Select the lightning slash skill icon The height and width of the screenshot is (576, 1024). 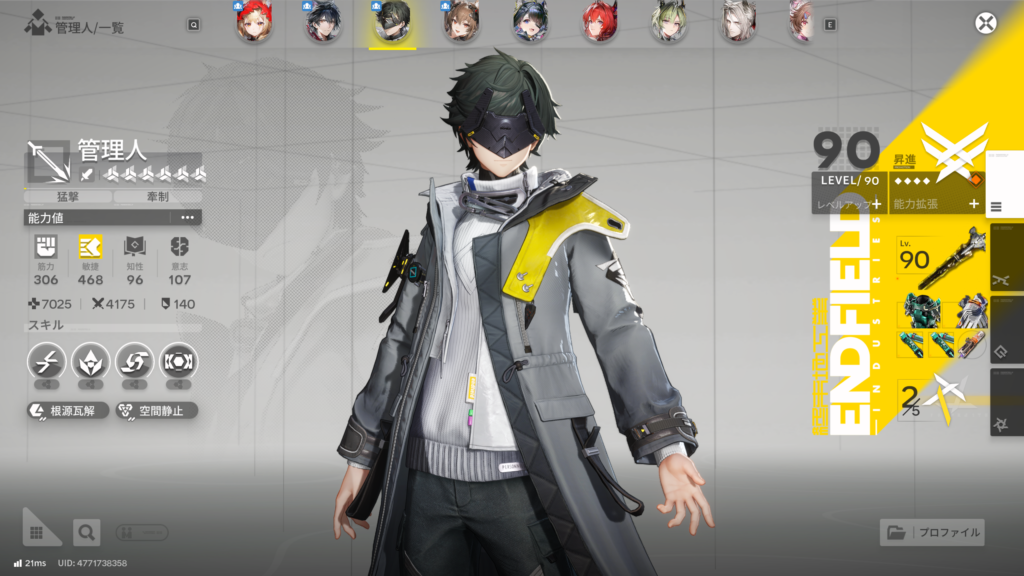(46, 362)
